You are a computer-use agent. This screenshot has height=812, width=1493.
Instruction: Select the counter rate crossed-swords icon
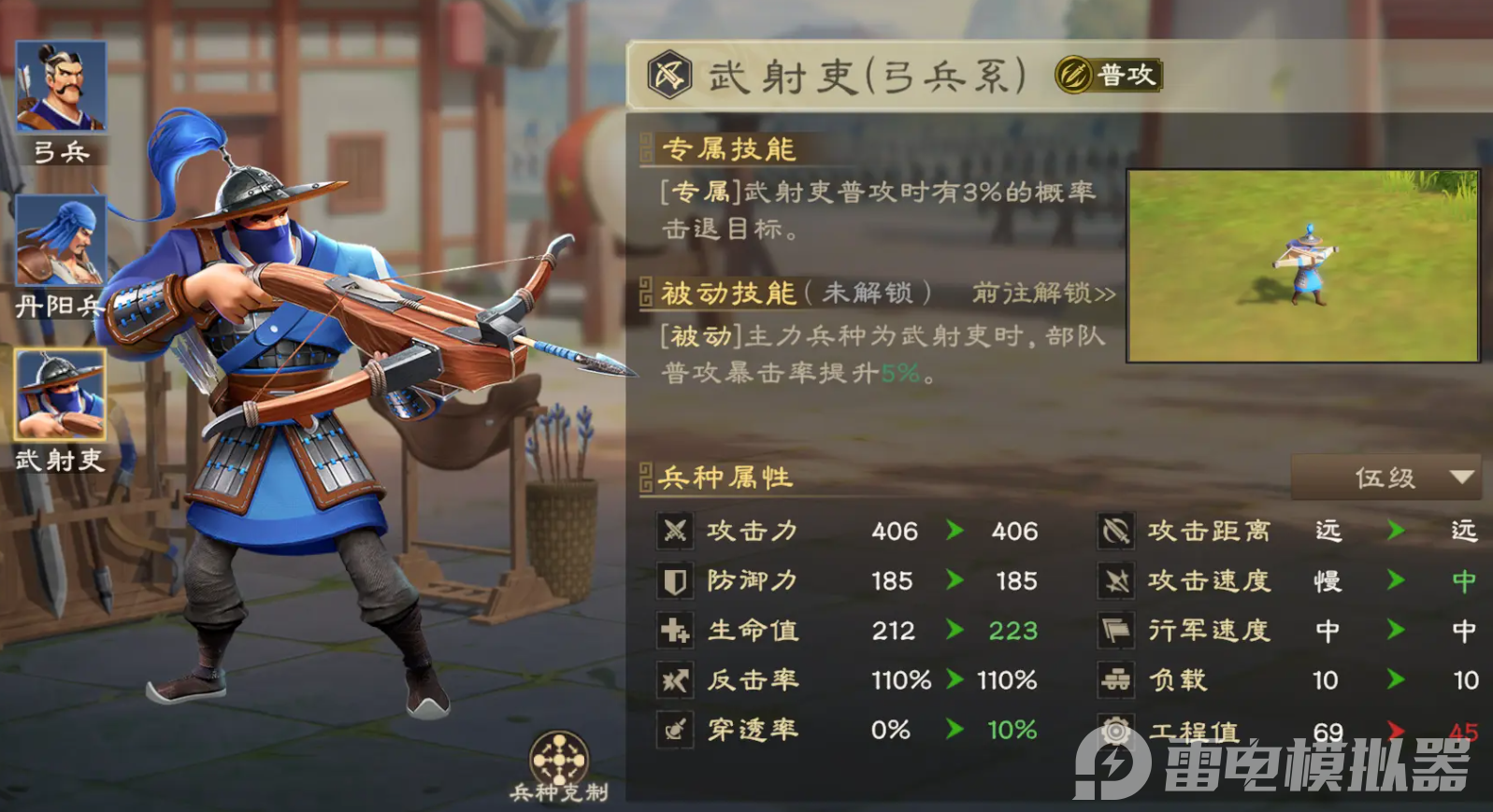[x=676, y=680]
